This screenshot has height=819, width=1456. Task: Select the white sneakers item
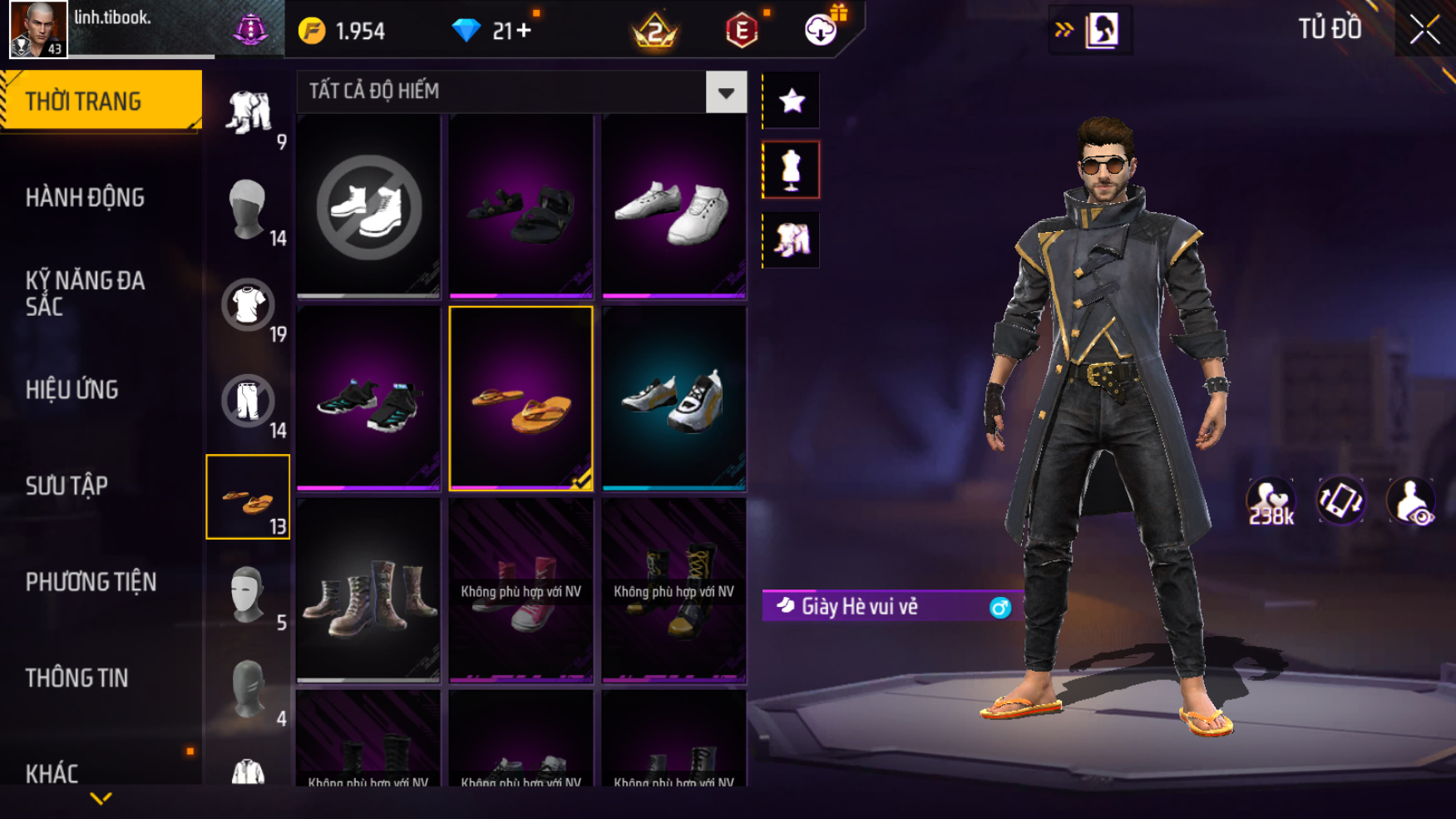pyautogui.click(x=674, y=206)
